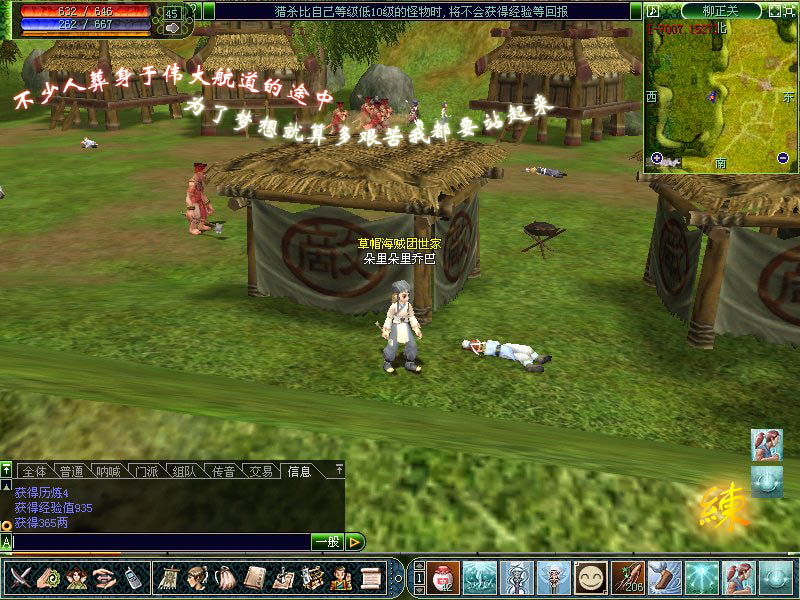Open the mobile phone icon

pyautogui.click(x=132, y=578)
